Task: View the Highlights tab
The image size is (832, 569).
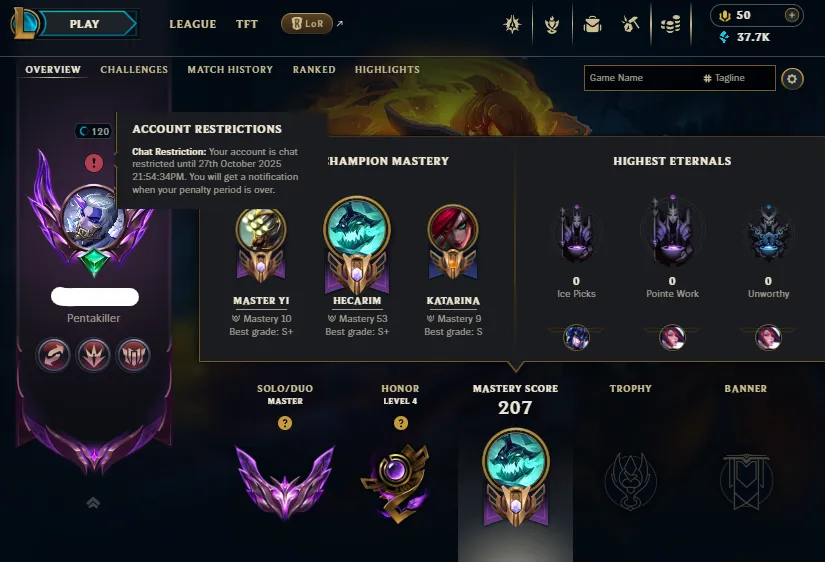Action: click(387, 70)
